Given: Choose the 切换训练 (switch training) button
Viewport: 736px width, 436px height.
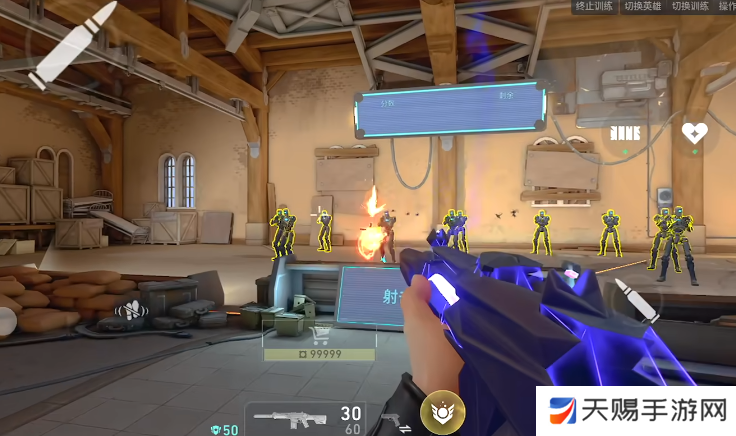Looking at the screenshot, I should click(691, 7).
